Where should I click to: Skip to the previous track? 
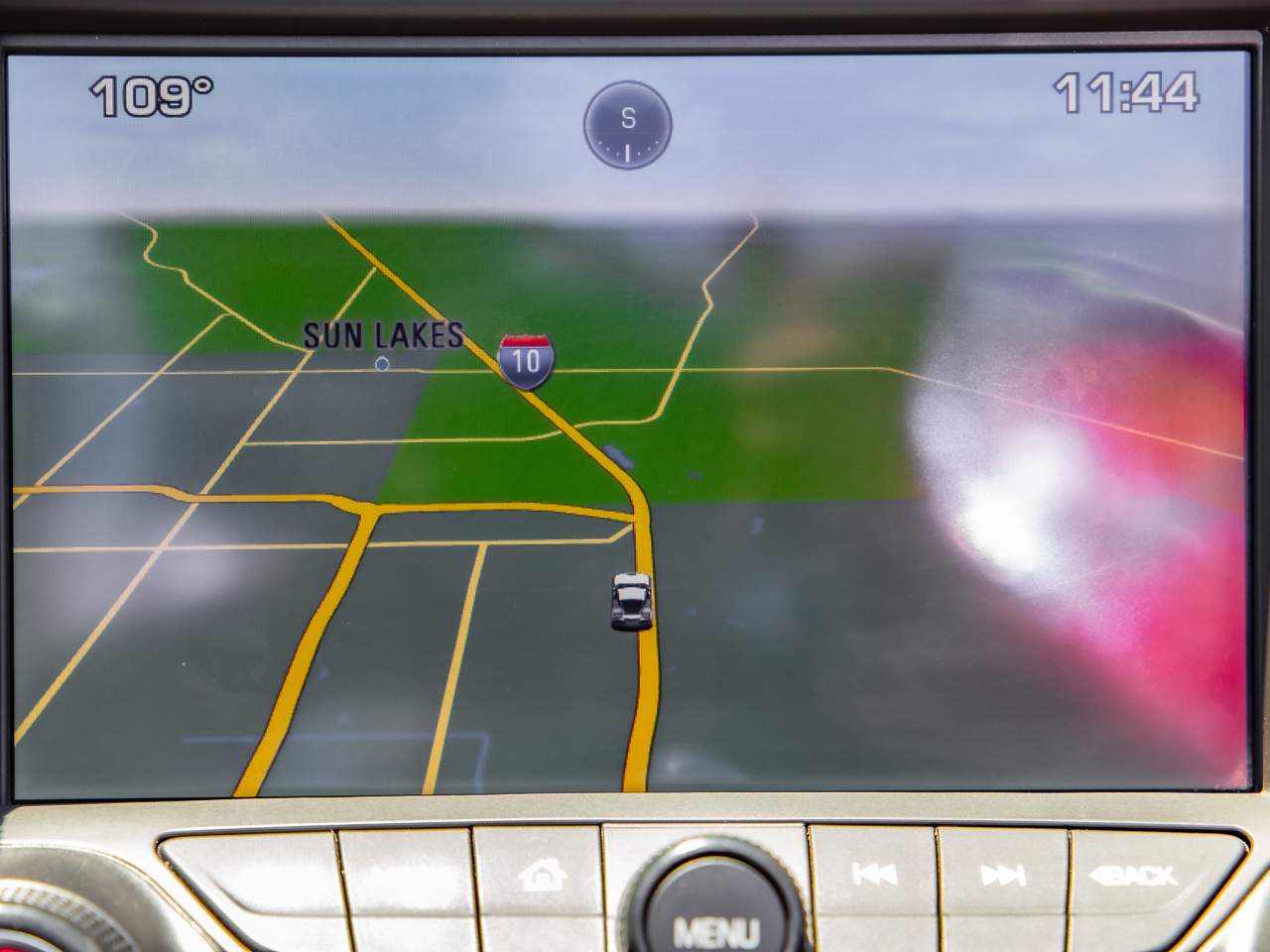(874, 874)
